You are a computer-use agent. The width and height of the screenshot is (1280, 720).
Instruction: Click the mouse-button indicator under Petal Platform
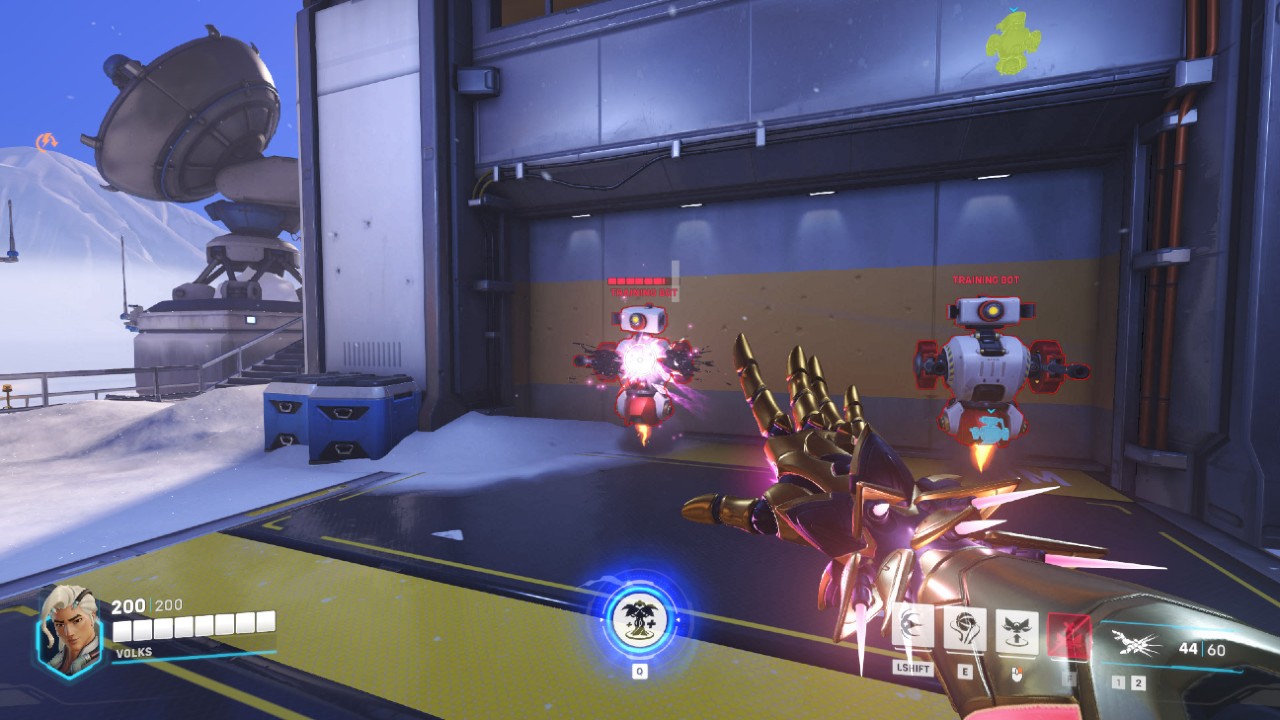(1018, 675)
